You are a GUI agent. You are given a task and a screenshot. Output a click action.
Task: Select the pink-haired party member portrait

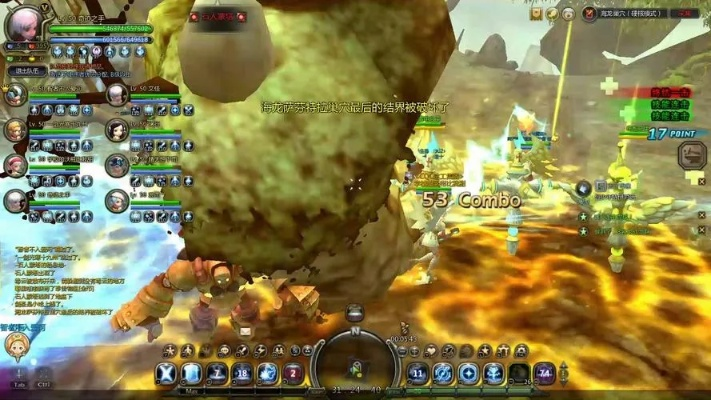coord(15,165)
